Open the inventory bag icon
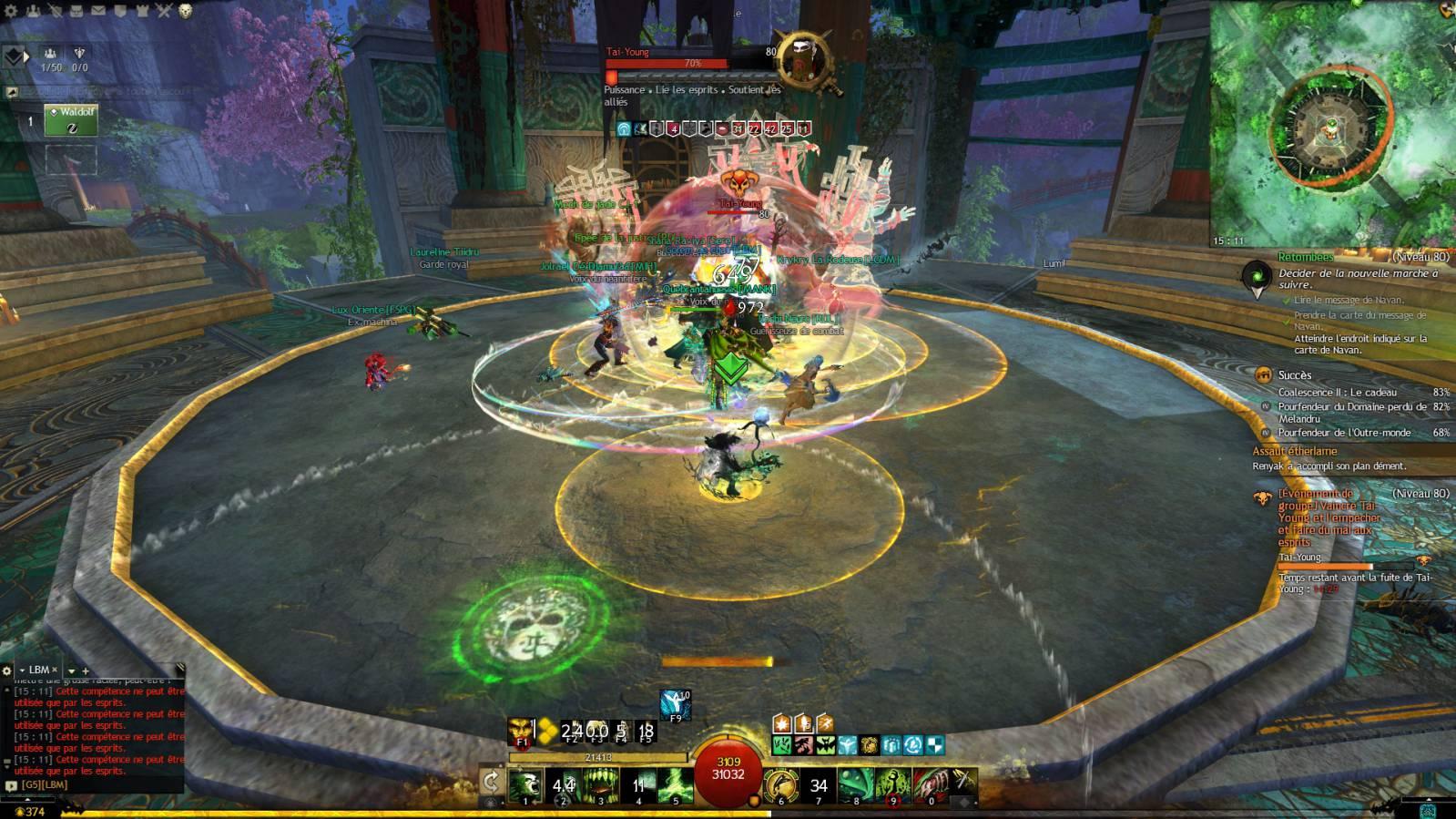Screen dimensions: 1456x819 [76, 11]
